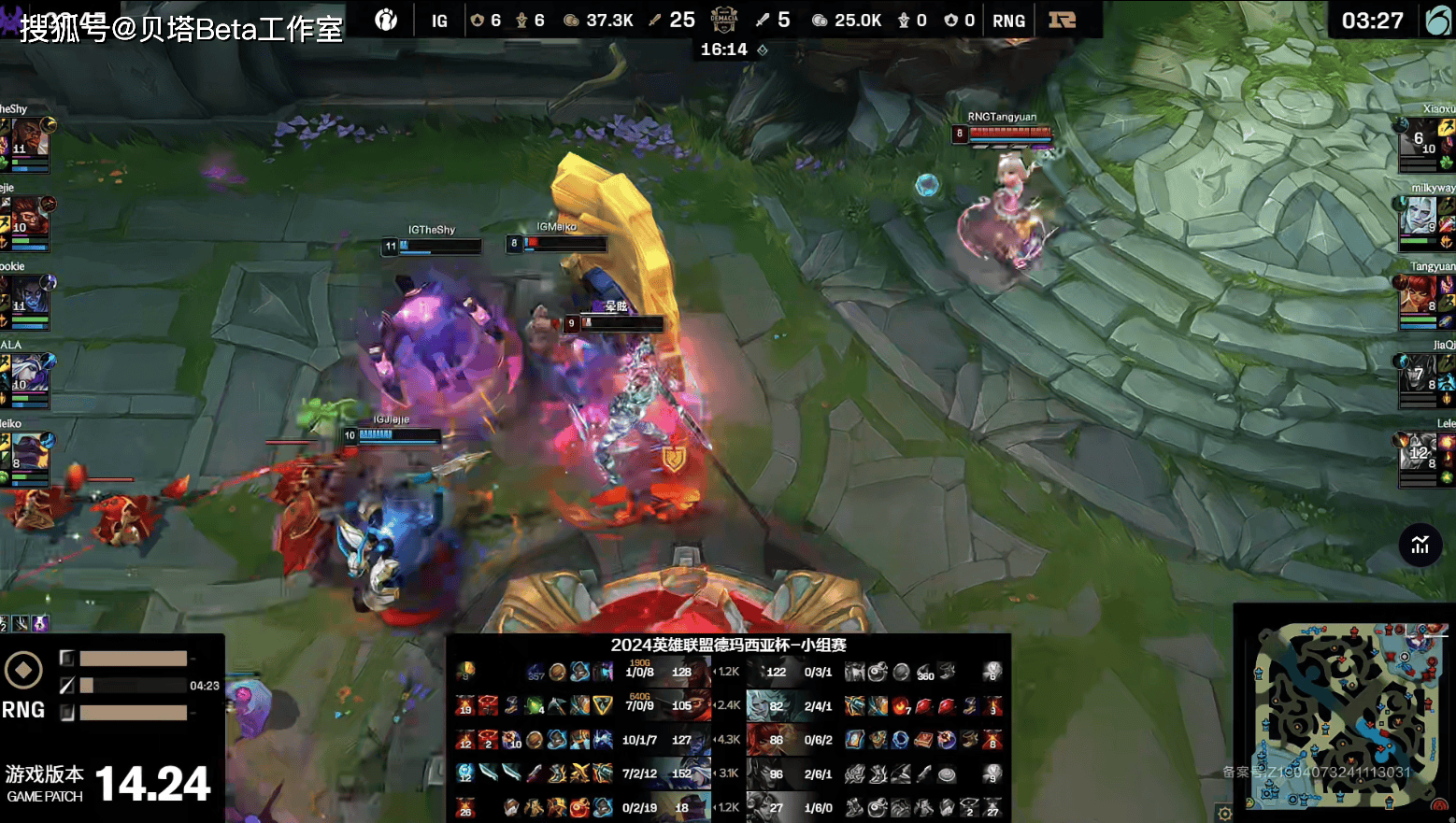1456x823 pixels.
Task: Select Lele's greyed-out champion portrait
Action: click(x=1419, y=453)
